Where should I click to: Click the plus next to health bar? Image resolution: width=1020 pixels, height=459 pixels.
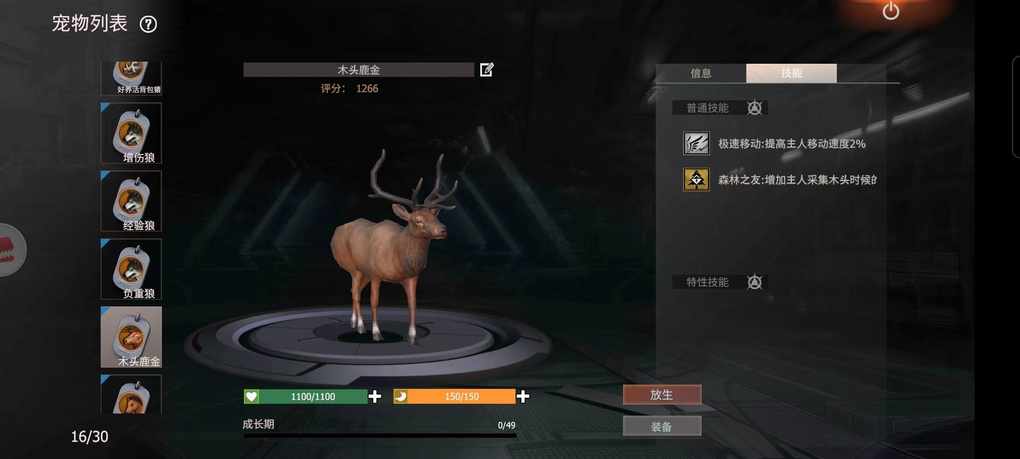pyautogui.click(x=375, y=397)
